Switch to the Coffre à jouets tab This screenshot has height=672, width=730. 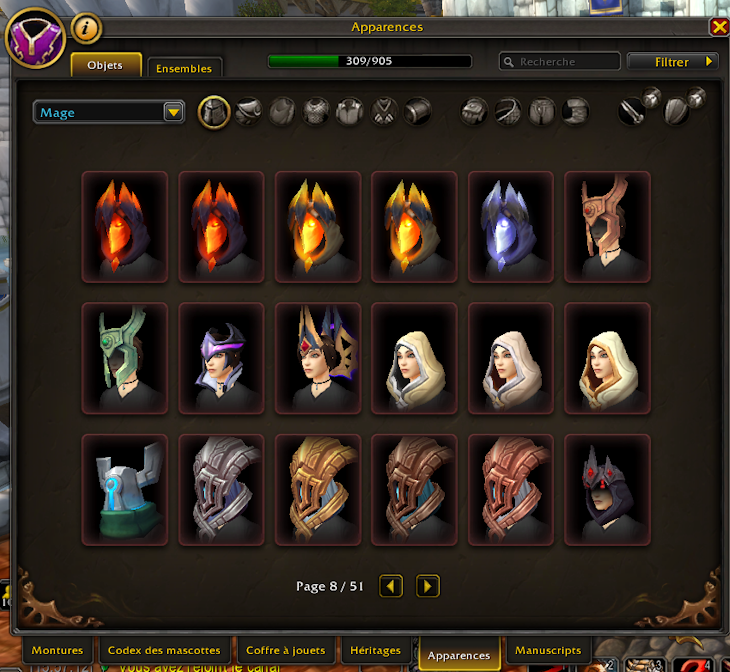pos(284,651)
